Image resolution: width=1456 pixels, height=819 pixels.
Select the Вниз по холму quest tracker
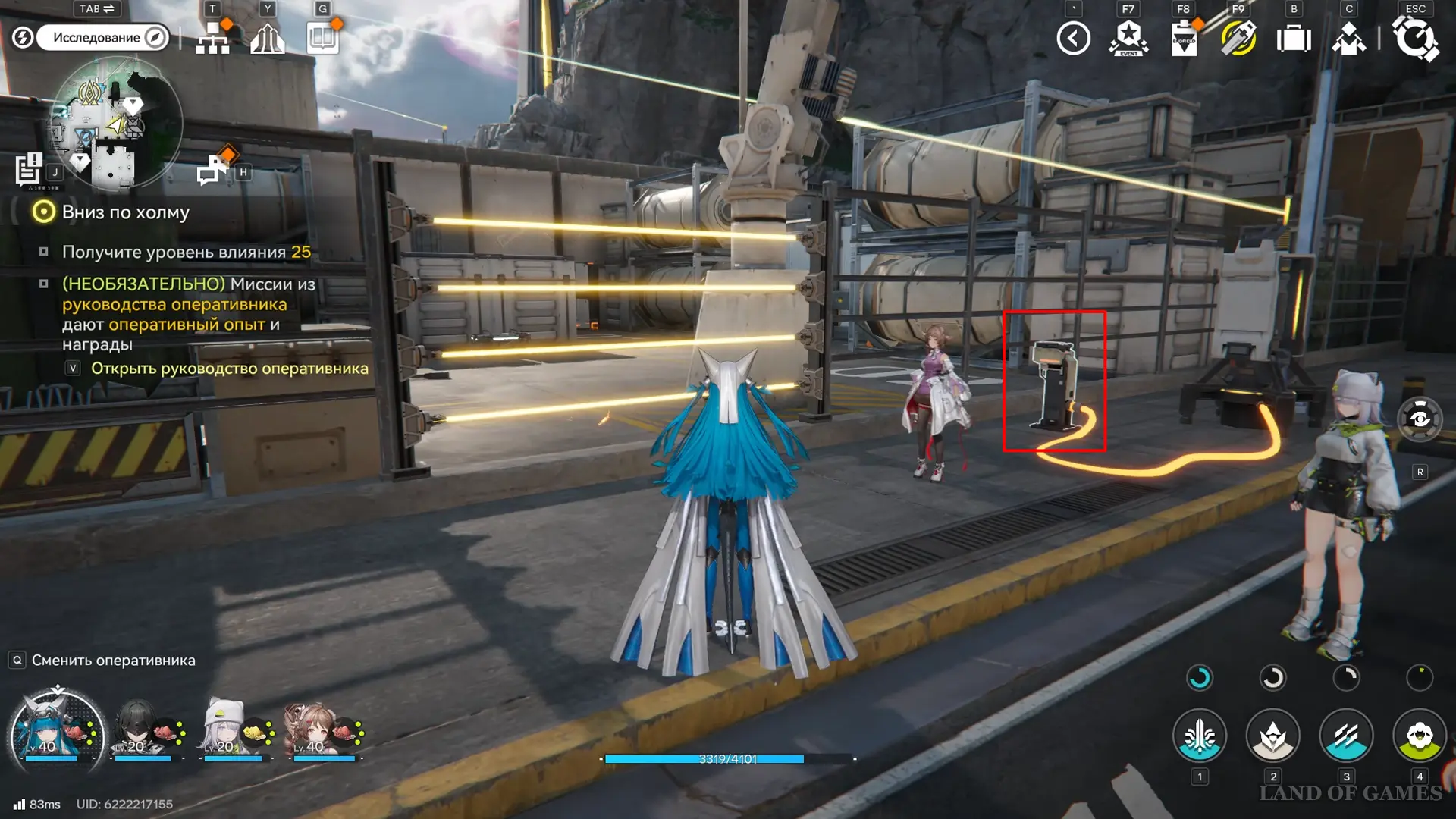[125, 212]
